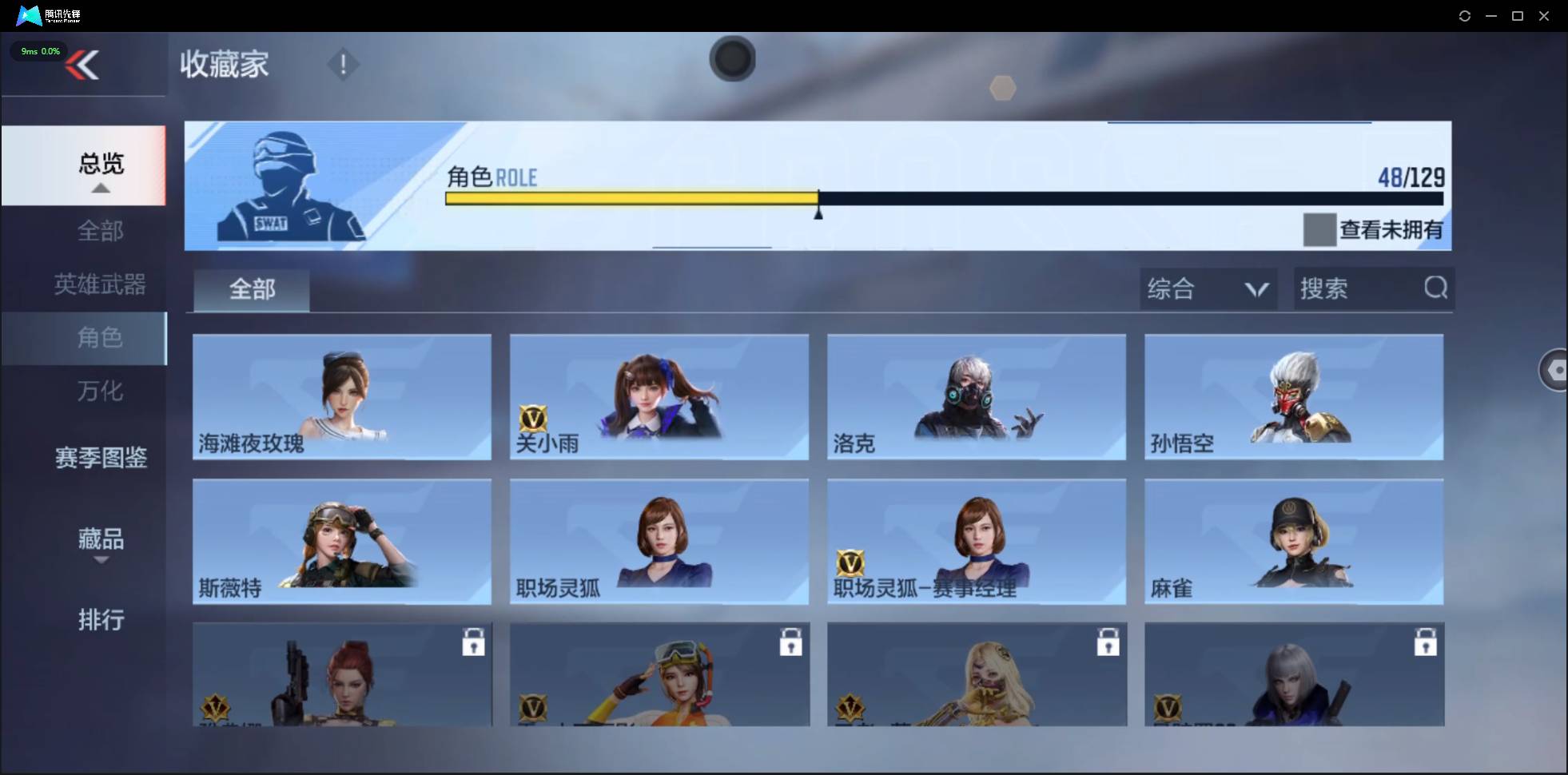Click the lock icon on the locked third-row character
Image resolution: width=1568 pixels, height=775 pixels.
474,642
